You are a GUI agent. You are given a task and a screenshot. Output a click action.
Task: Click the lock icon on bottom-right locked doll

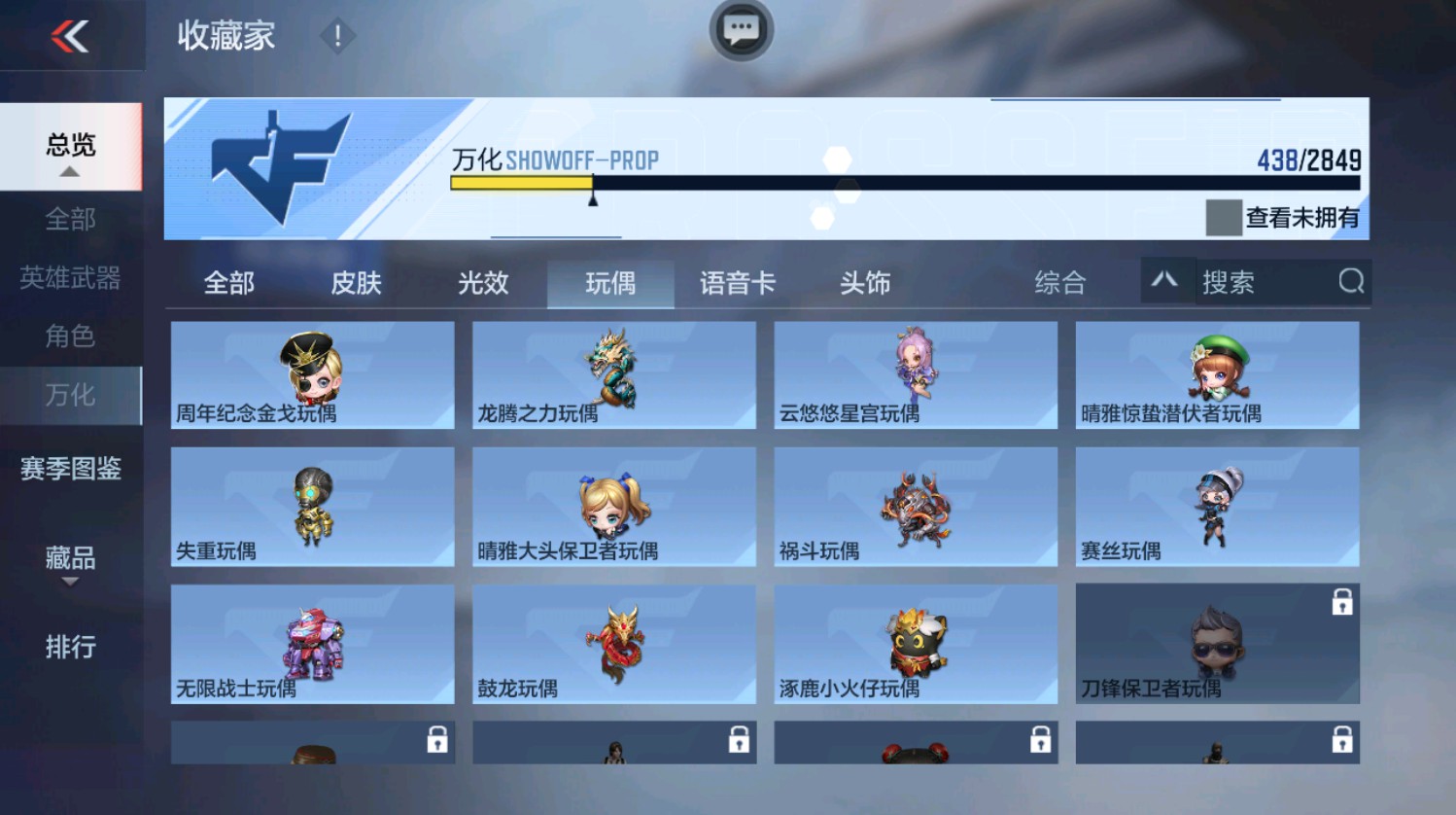coord(1343,740)
